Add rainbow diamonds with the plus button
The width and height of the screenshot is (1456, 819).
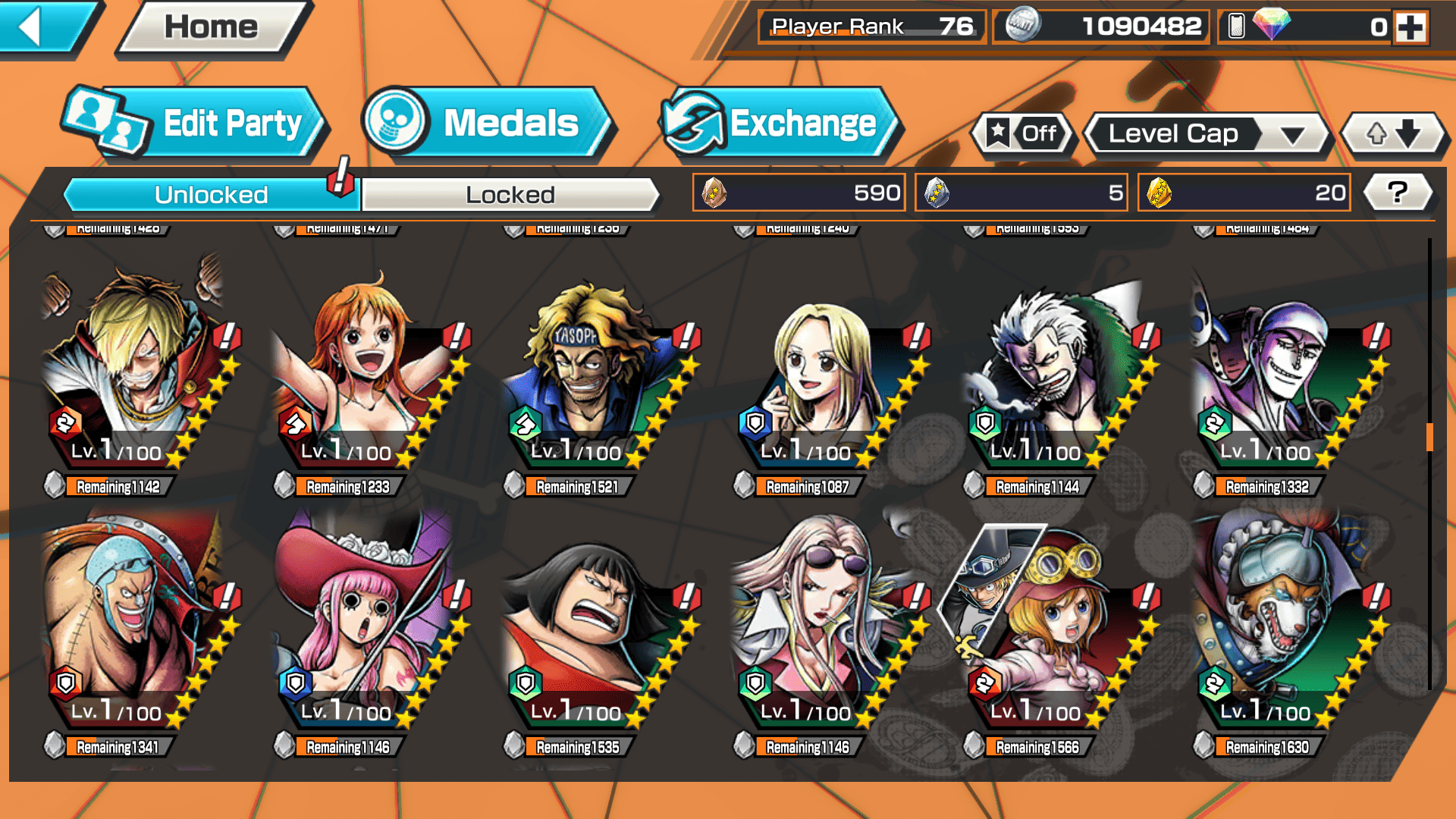click(x=1410, y=27)
